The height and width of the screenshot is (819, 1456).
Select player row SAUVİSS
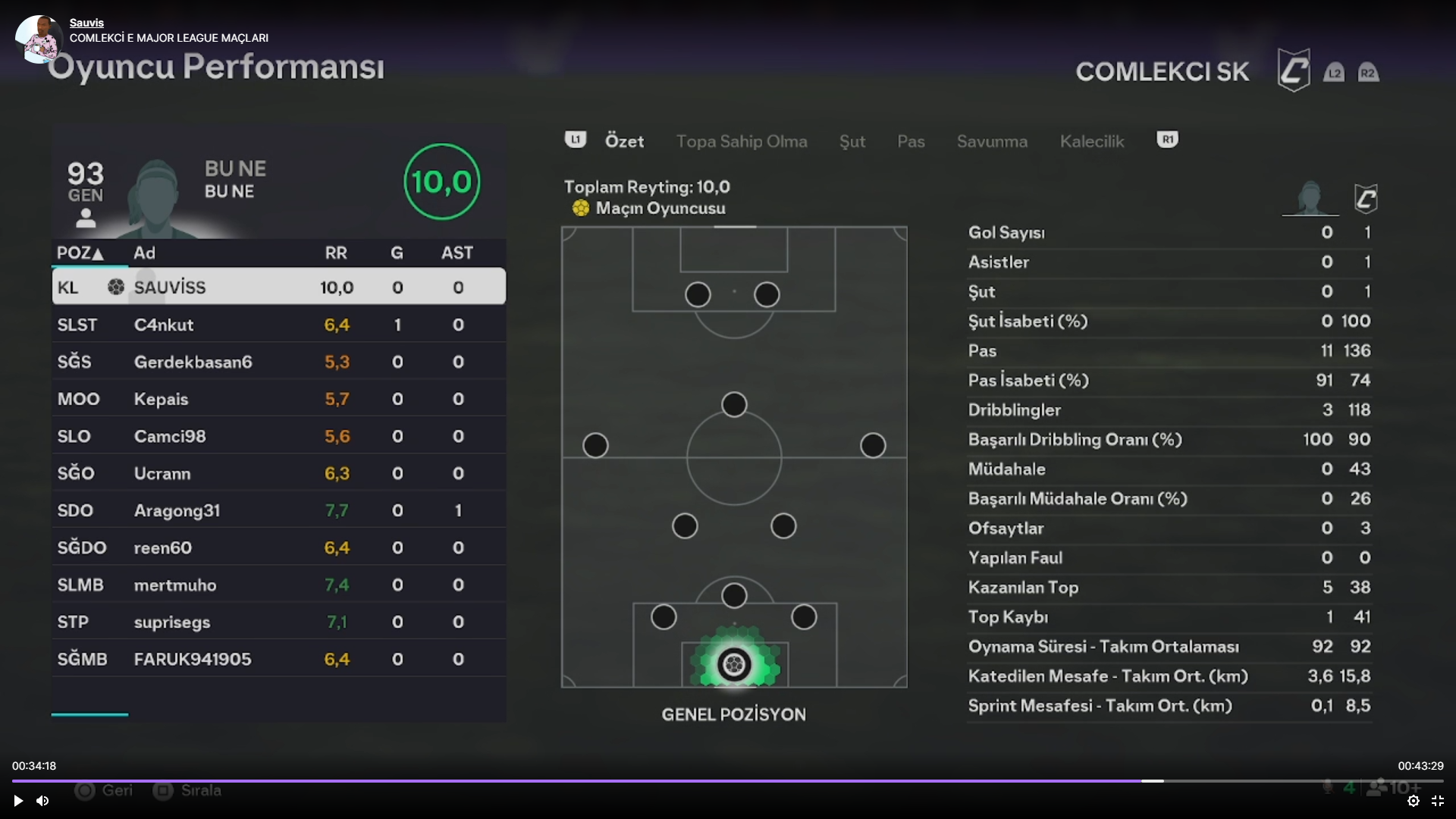click(x=278, y=287)
